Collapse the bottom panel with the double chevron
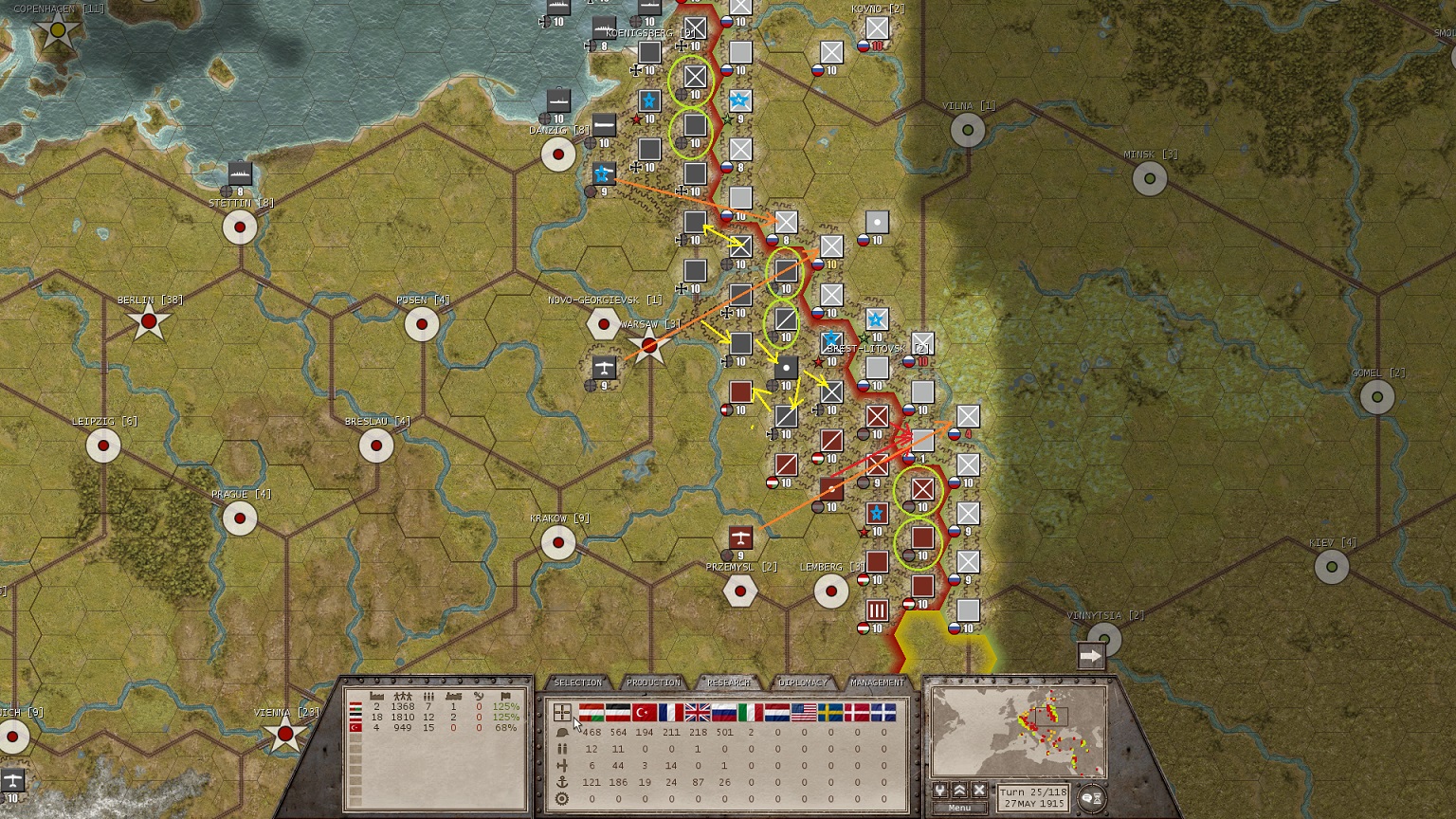1456x819 pixels. pos(960,792)
